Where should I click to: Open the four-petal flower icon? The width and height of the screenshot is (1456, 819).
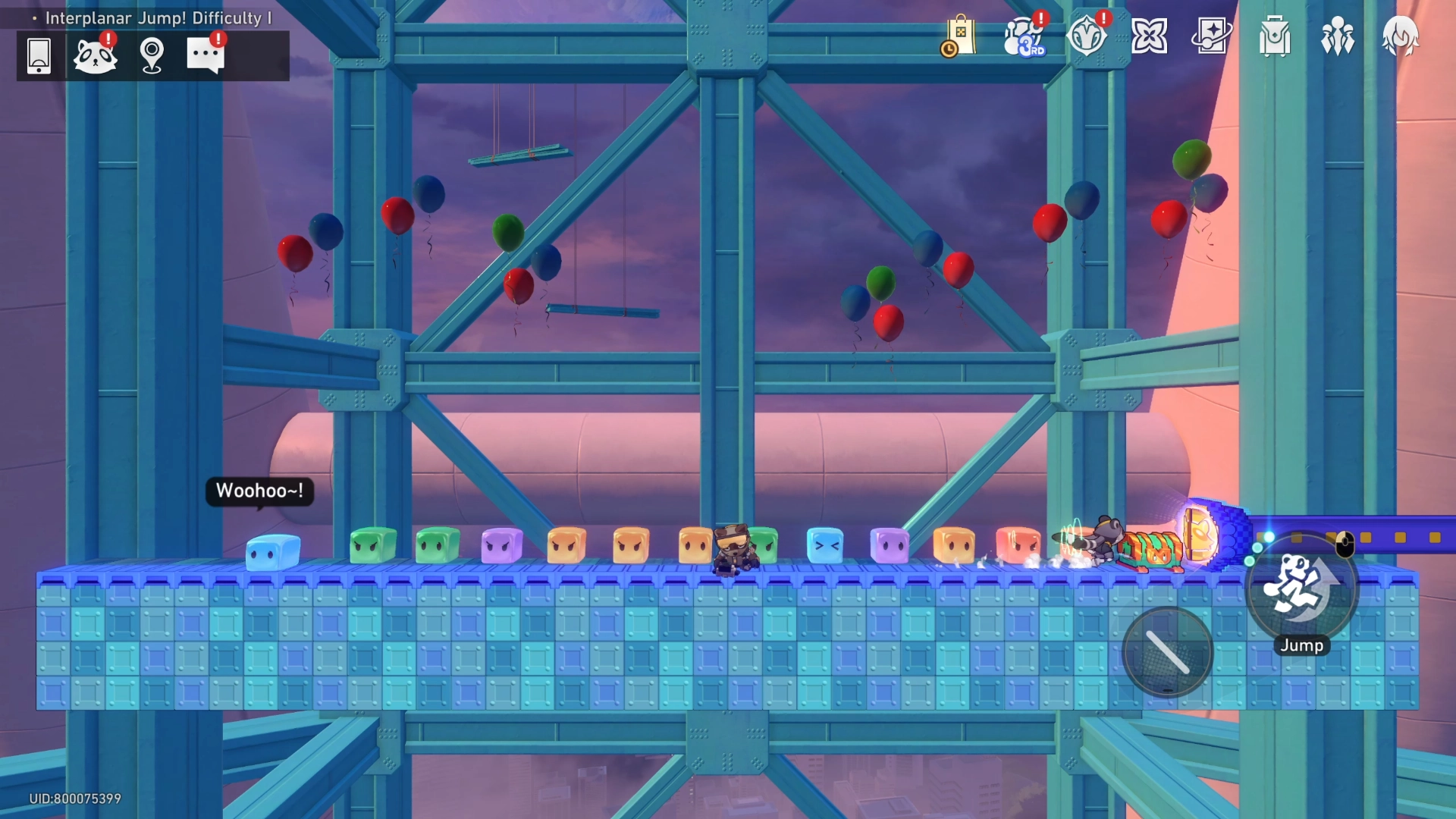[x=1149, y=36]
